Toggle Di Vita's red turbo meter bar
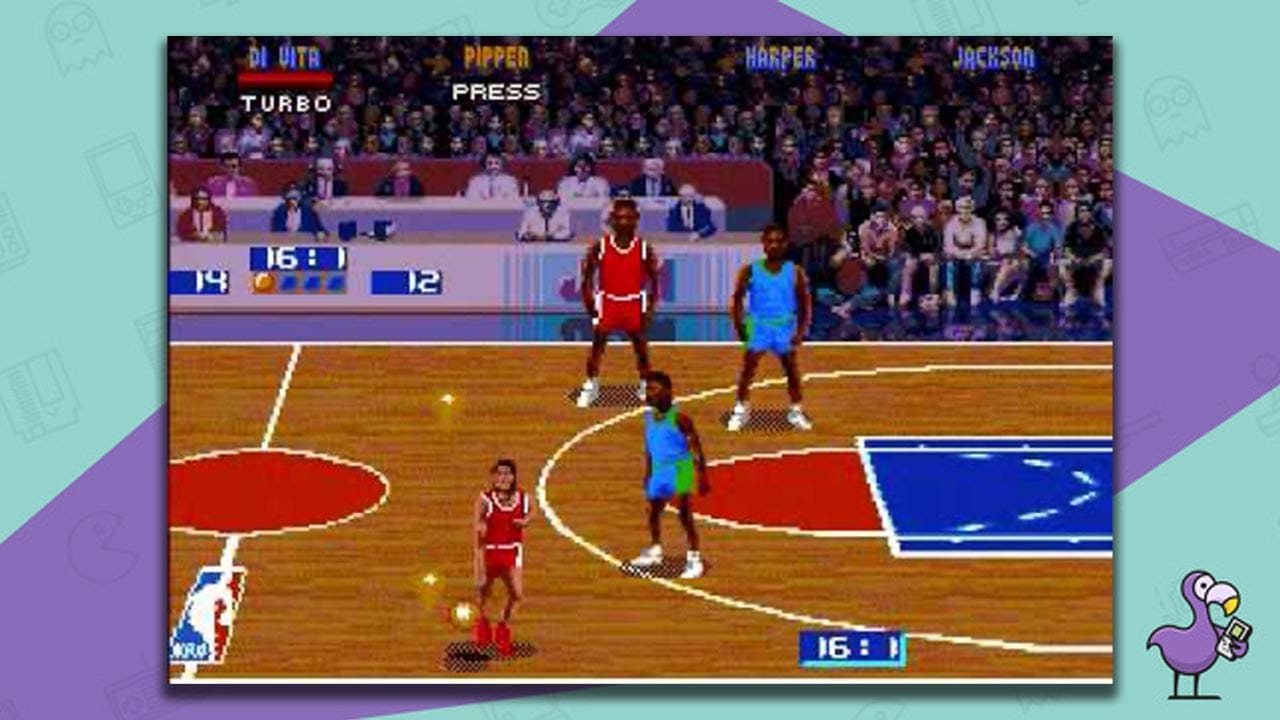The height and width of the screenshot is (720, 1280). pos(286,78)
